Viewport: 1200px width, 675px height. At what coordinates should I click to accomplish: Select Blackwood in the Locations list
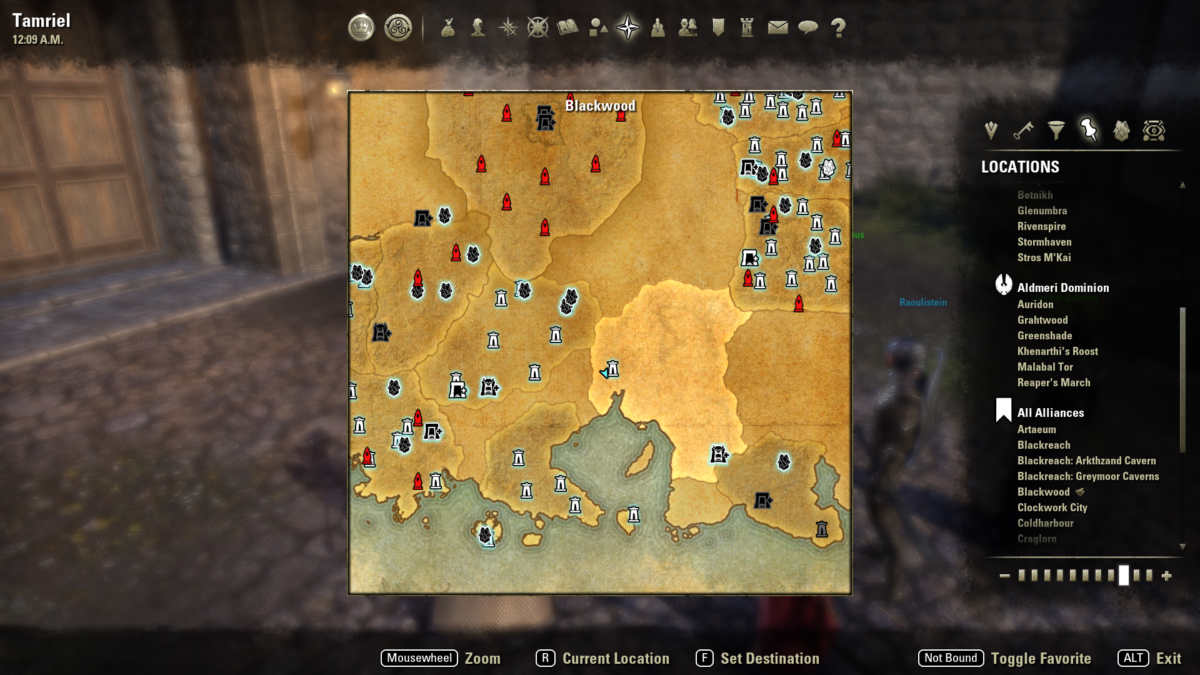(x=1043, y=492)
